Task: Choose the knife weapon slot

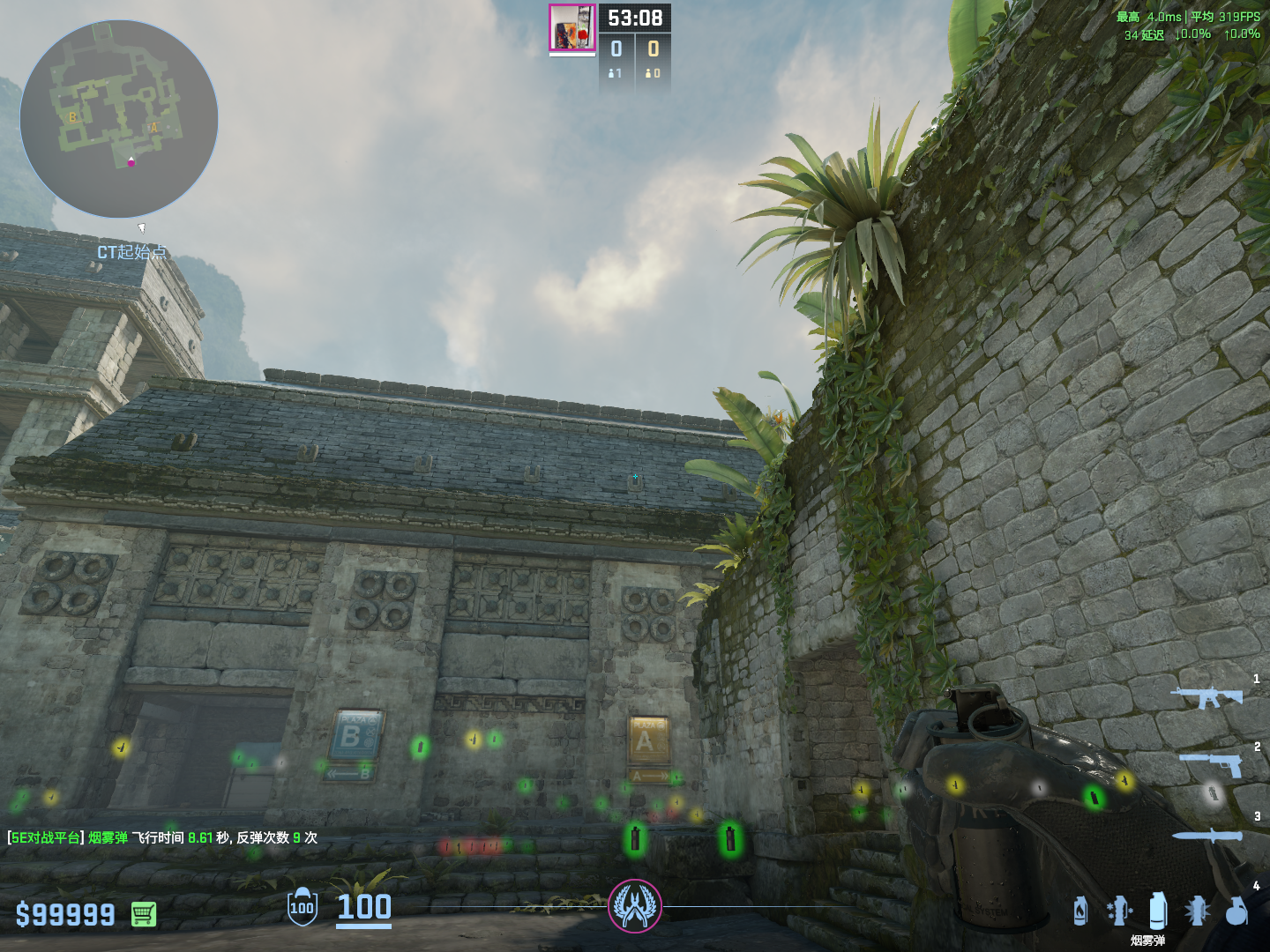Action: [x=1206, y=836]
